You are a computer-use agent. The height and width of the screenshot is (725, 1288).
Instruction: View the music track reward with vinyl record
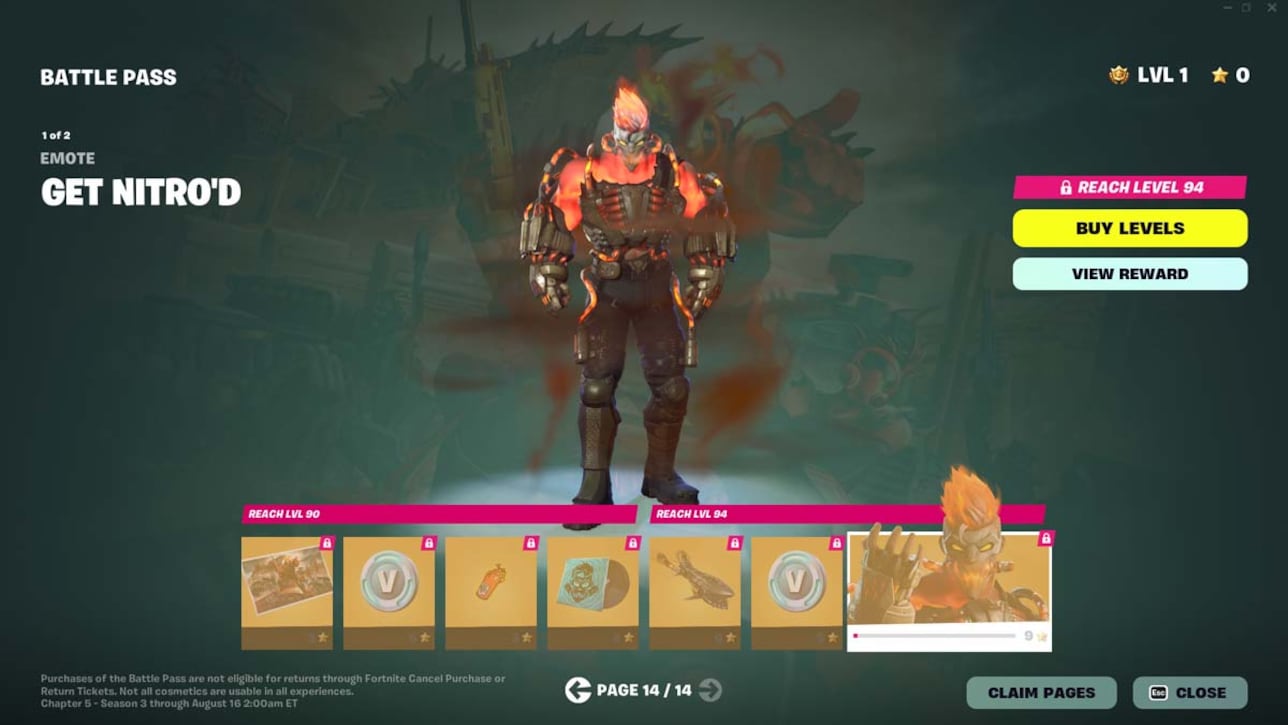pos(593,585)
